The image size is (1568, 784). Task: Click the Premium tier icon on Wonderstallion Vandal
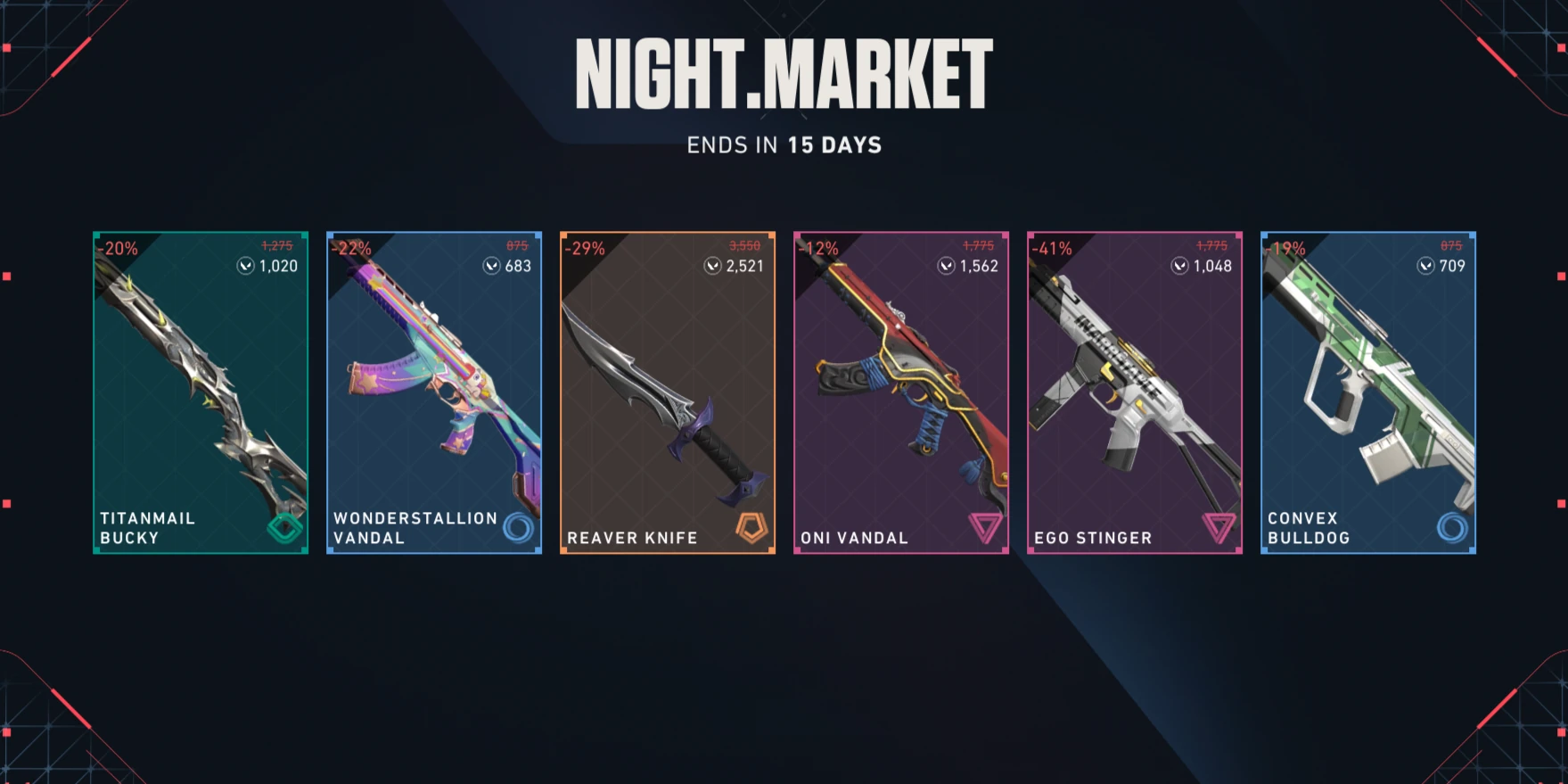(520, 528)
